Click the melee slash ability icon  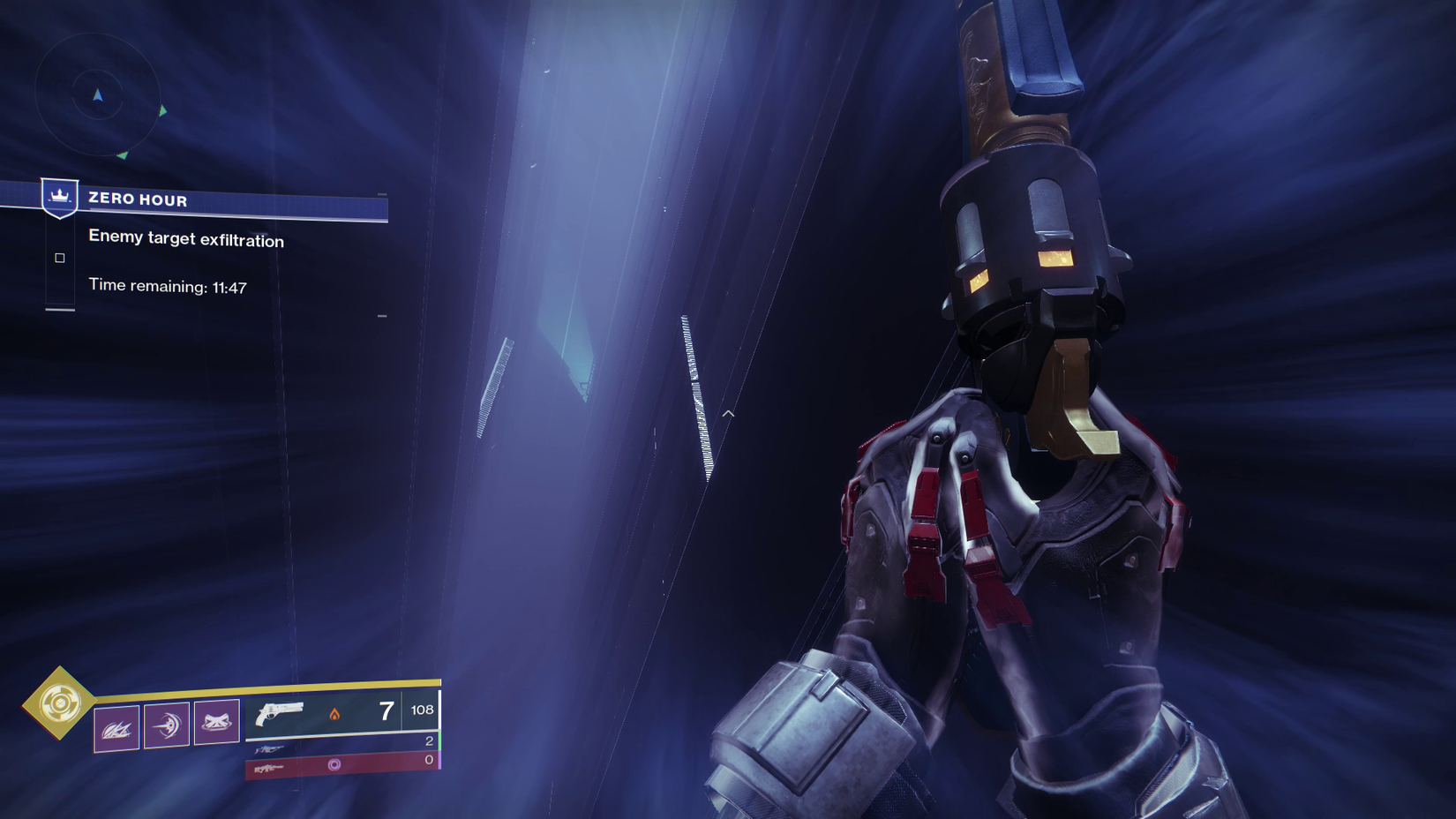[x=118, y=727]
